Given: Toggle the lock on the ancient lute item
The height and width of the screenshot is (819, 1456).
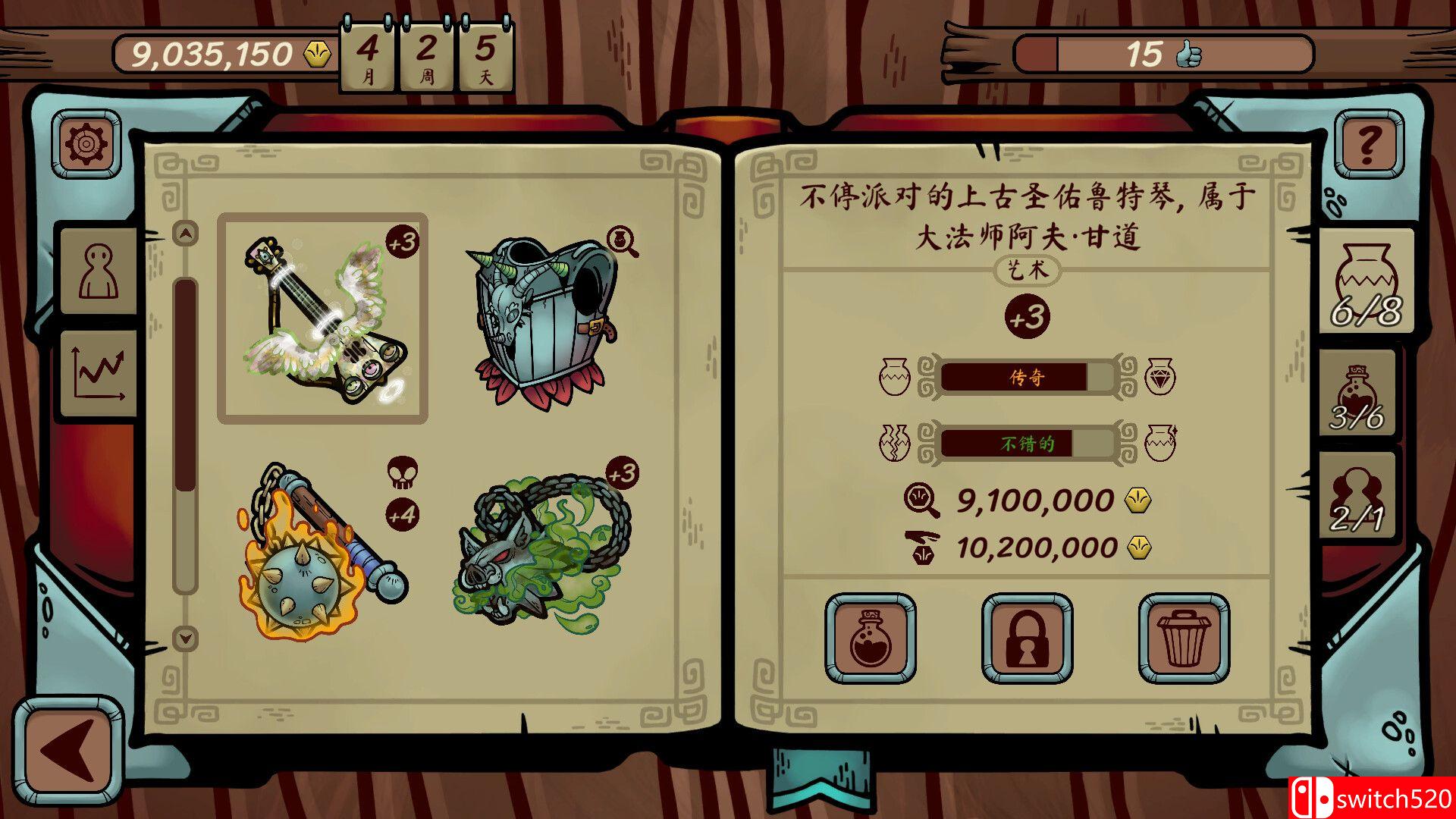Looking at the screenshot, I should 1026,637.
